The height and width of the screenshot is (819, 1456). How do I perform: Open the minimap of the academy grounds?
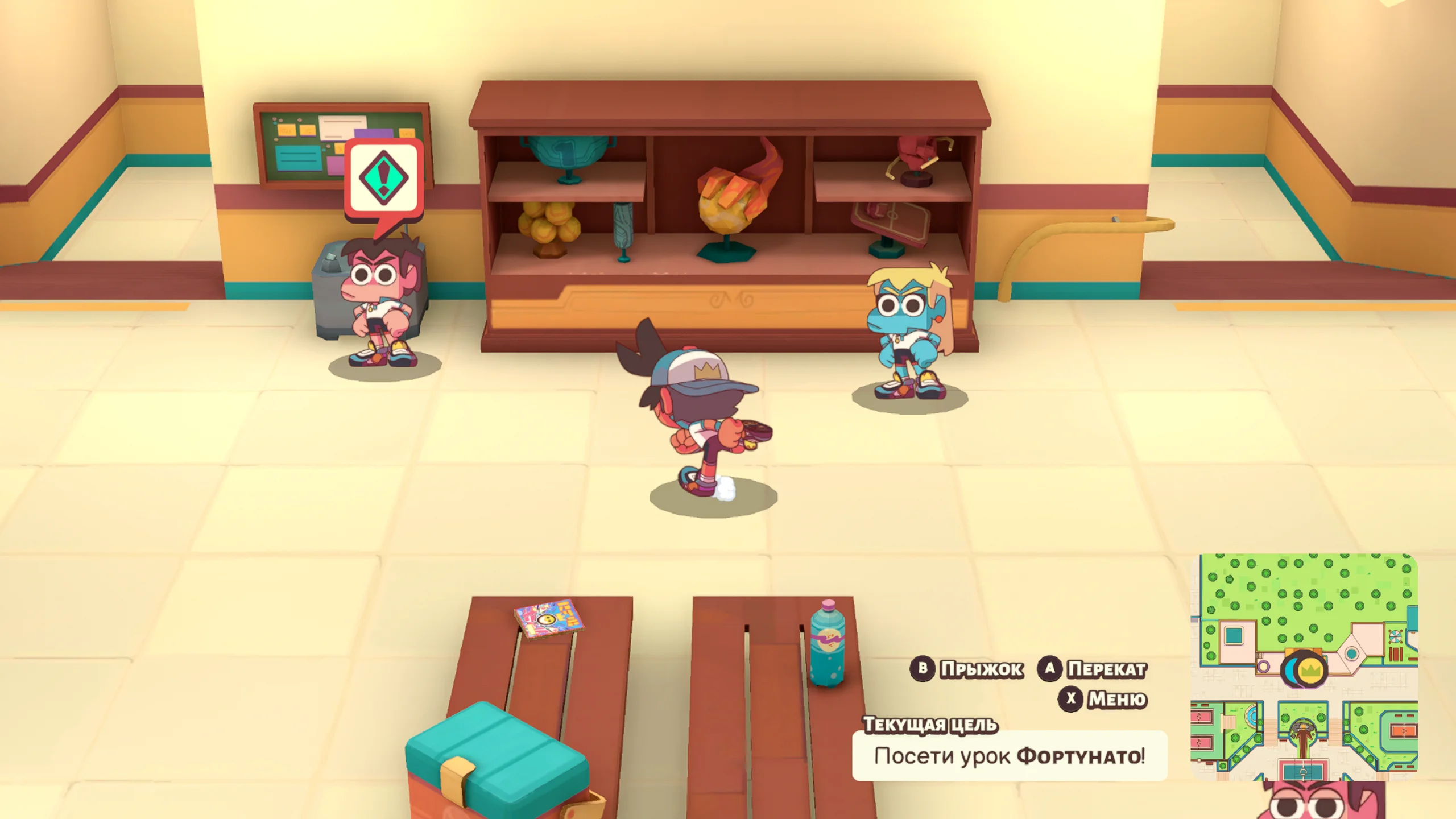(1304, 667)
